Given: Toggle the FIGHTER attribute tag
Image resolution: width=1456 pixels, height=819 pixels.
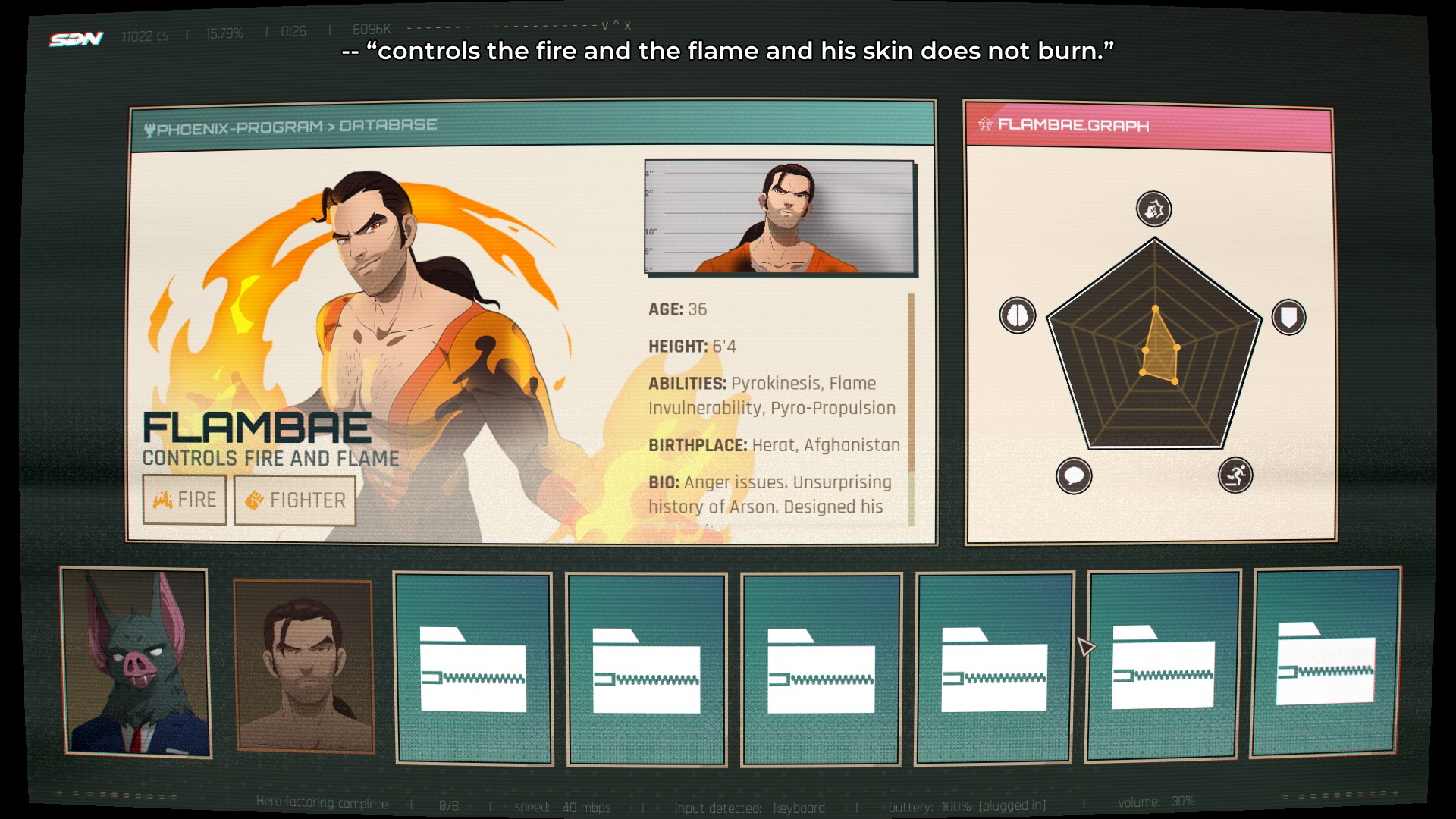Looking at the screenshot, I should 294,499.
